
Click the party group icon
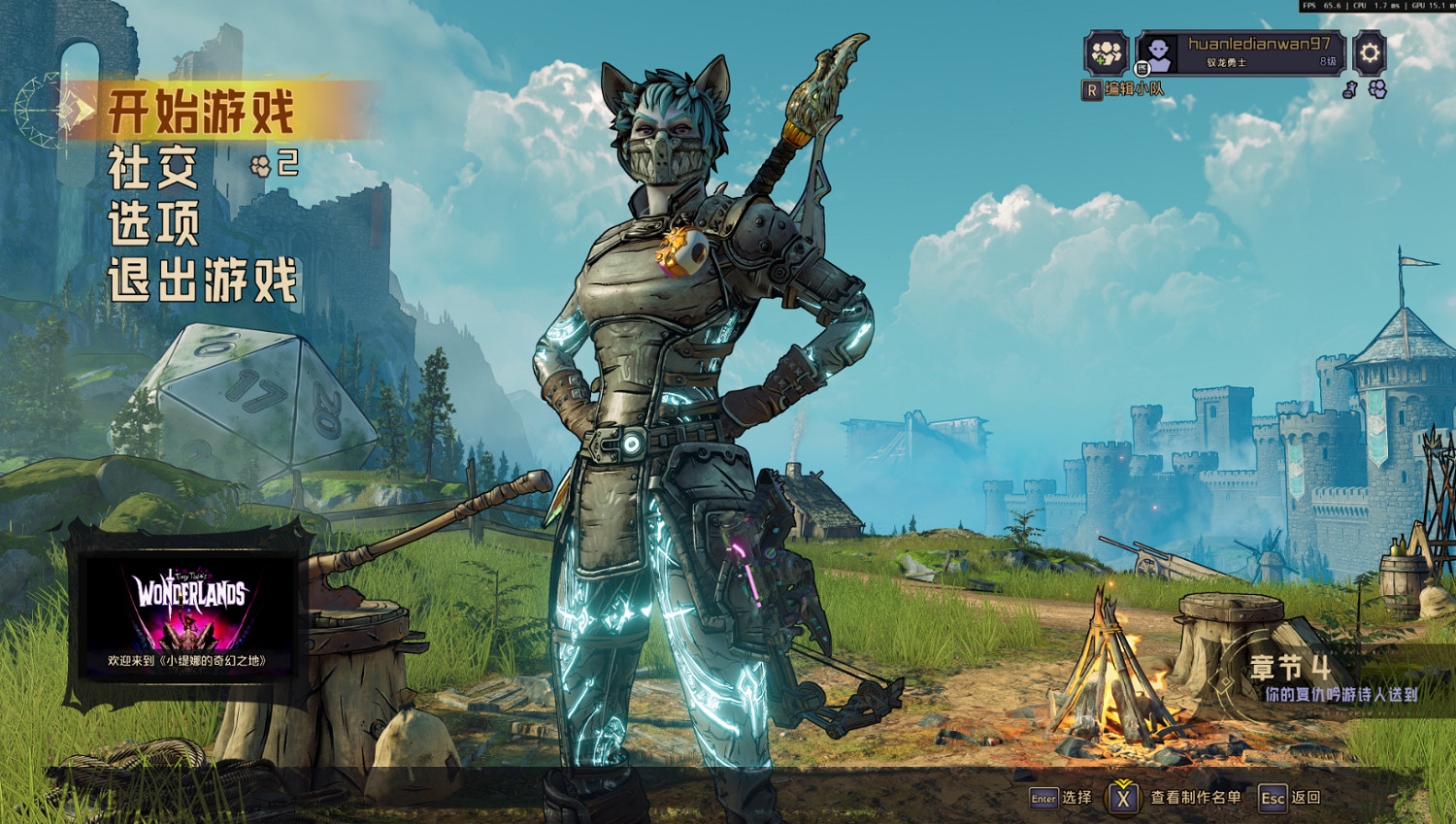coord(1106,52)
